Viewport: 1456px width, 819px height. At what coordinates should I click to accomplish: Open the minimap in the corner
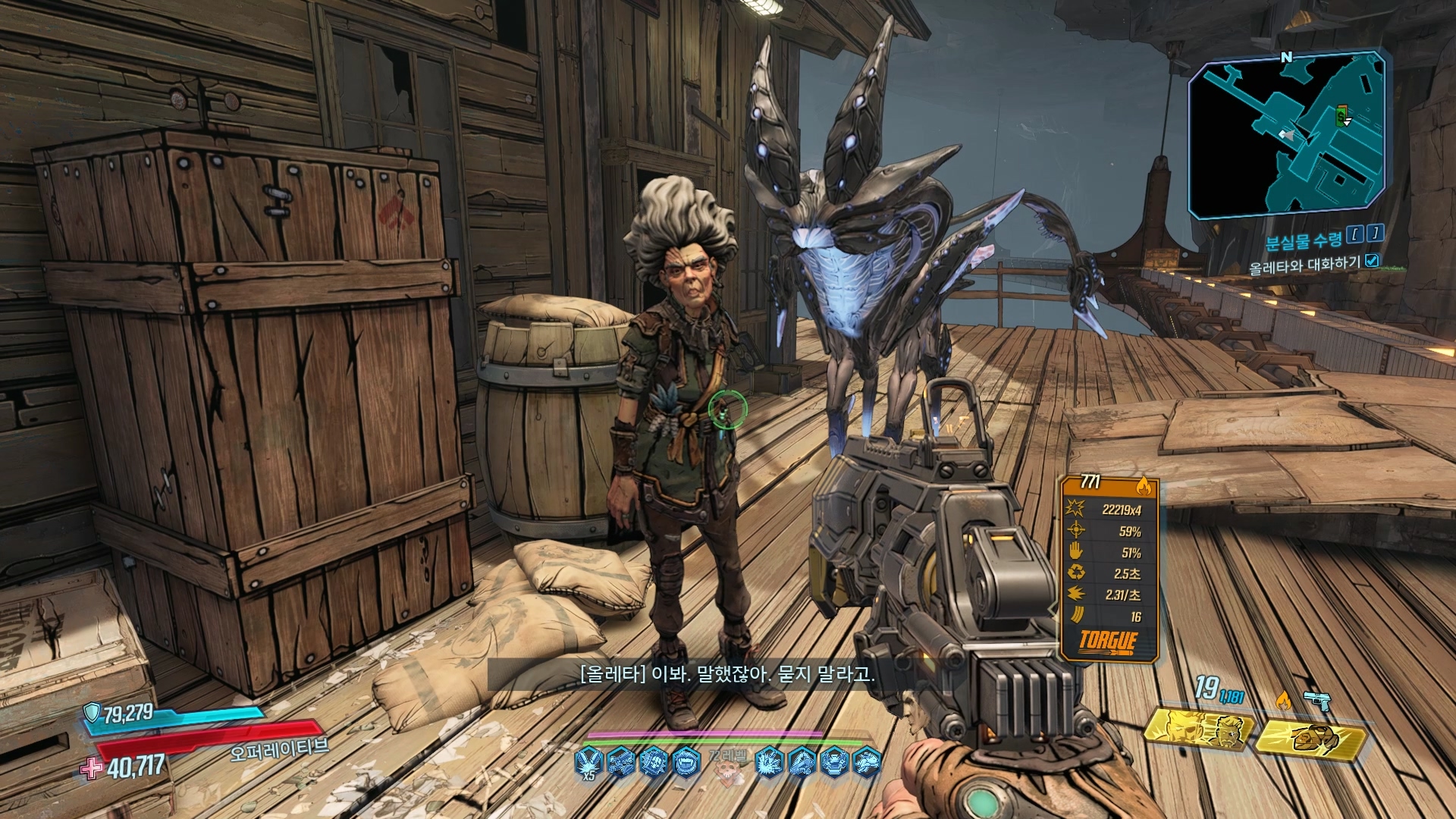tap(1288, 136)
